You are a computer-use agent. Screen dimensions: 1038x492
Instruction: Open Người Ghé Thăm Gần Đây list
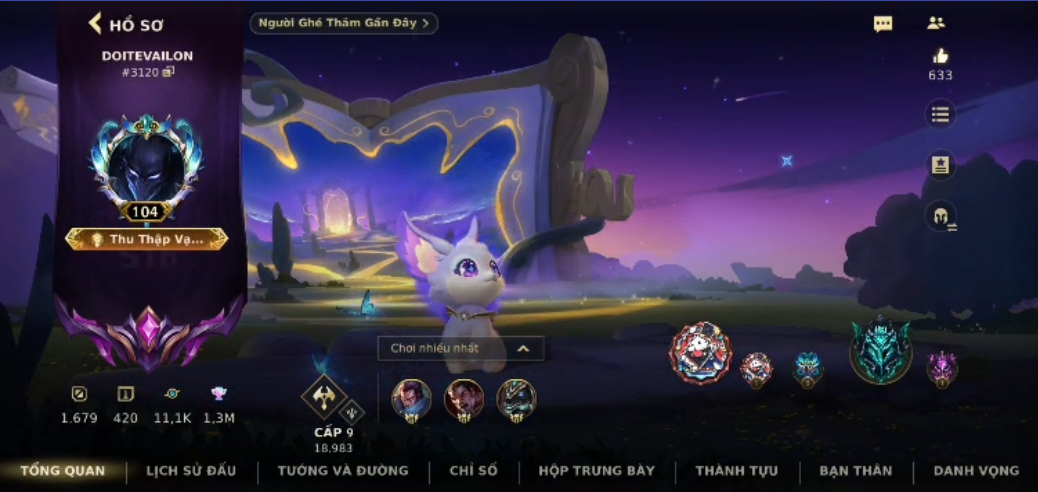tap(343, 23)
